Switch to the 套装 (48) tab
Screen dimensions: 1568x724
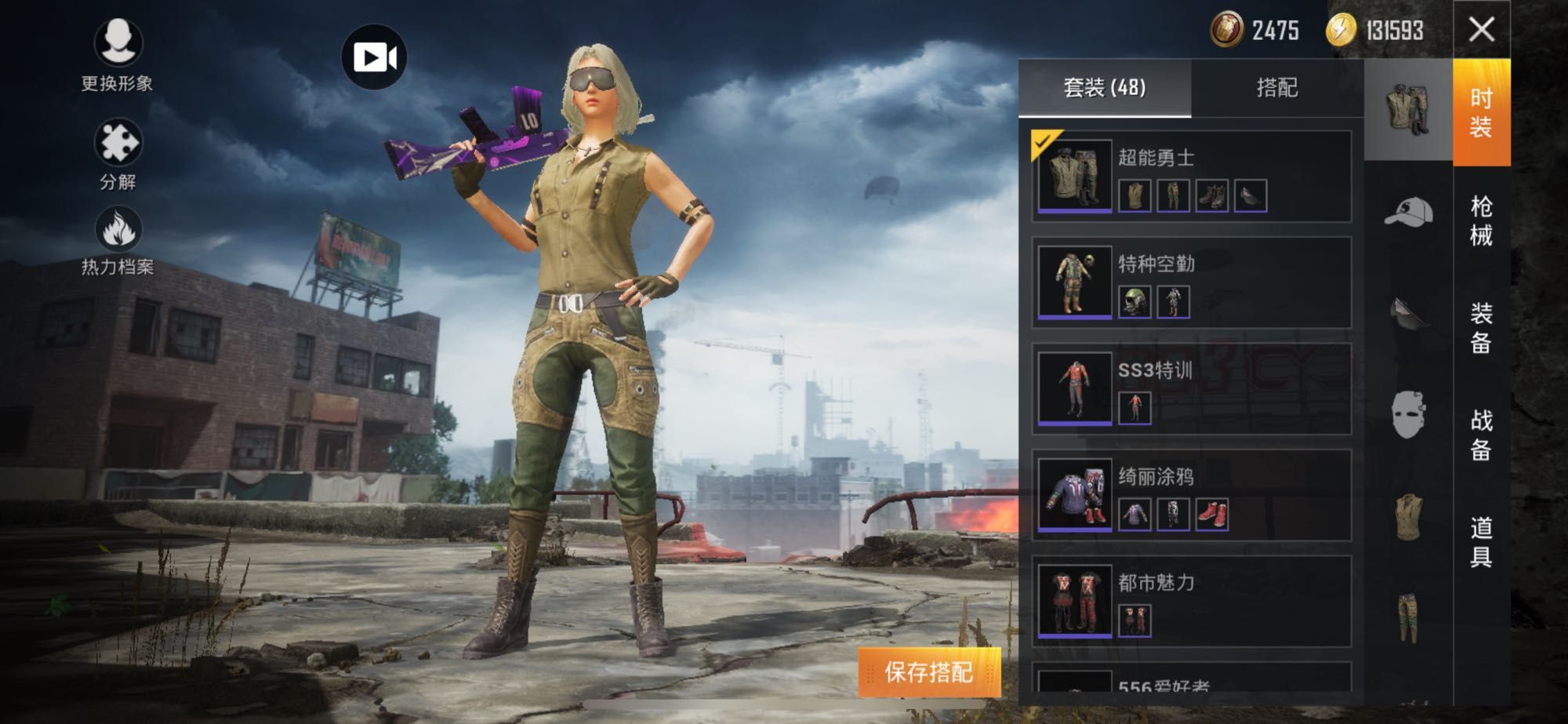1105,88
